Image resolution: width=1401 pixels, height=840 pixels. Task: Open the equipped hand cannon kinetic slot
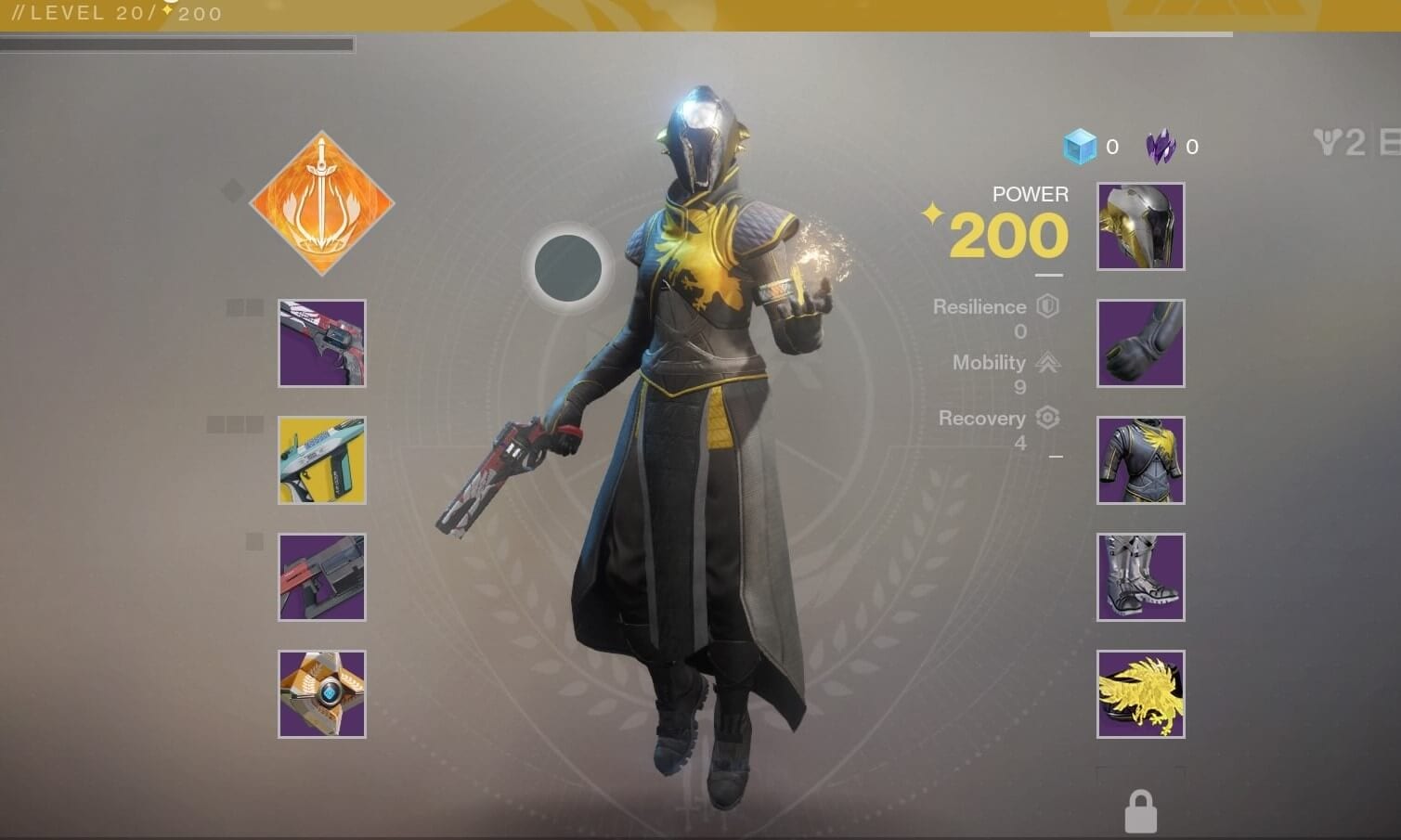(322, 343)
